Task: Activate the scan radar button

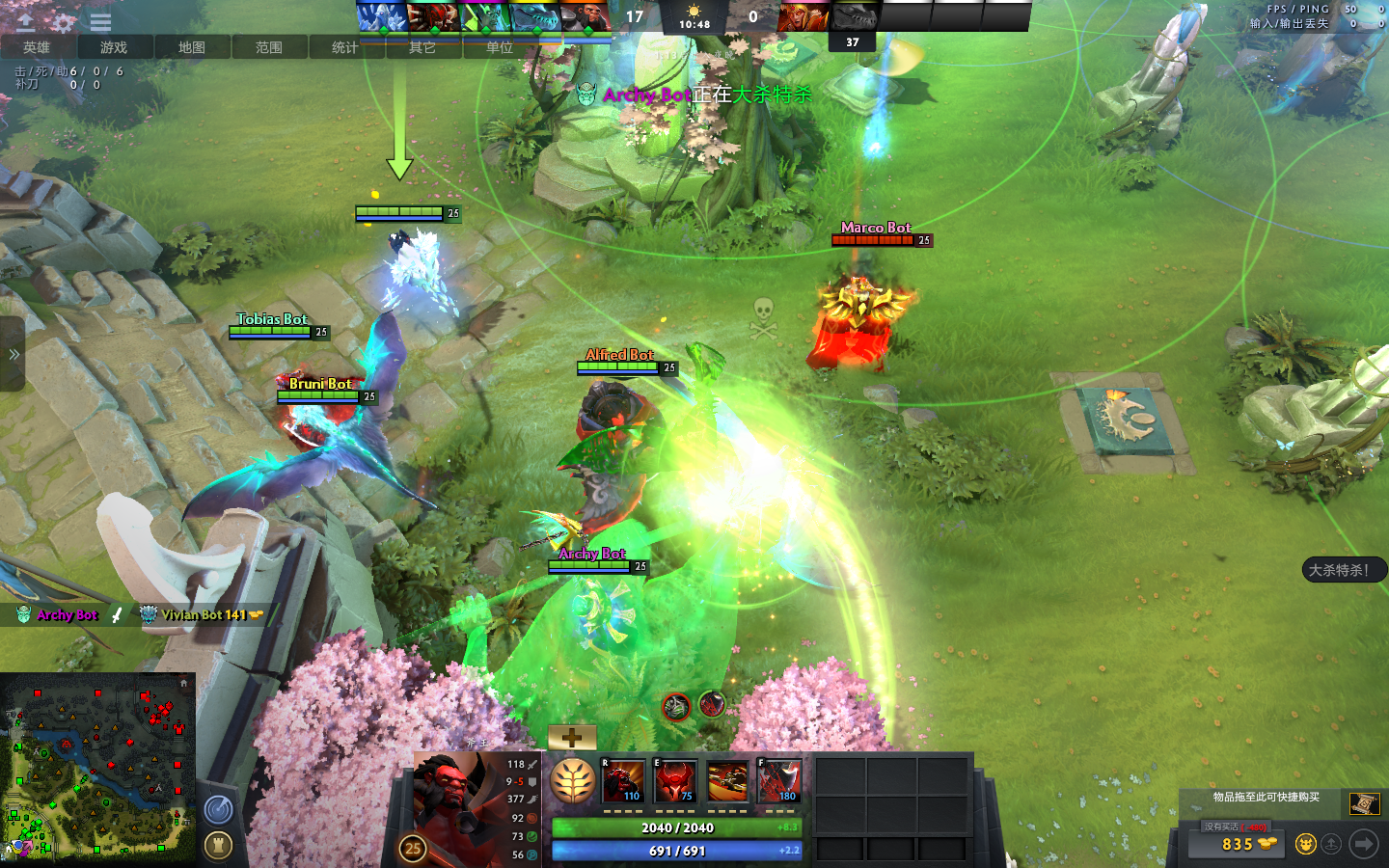Action: [219, 809]
